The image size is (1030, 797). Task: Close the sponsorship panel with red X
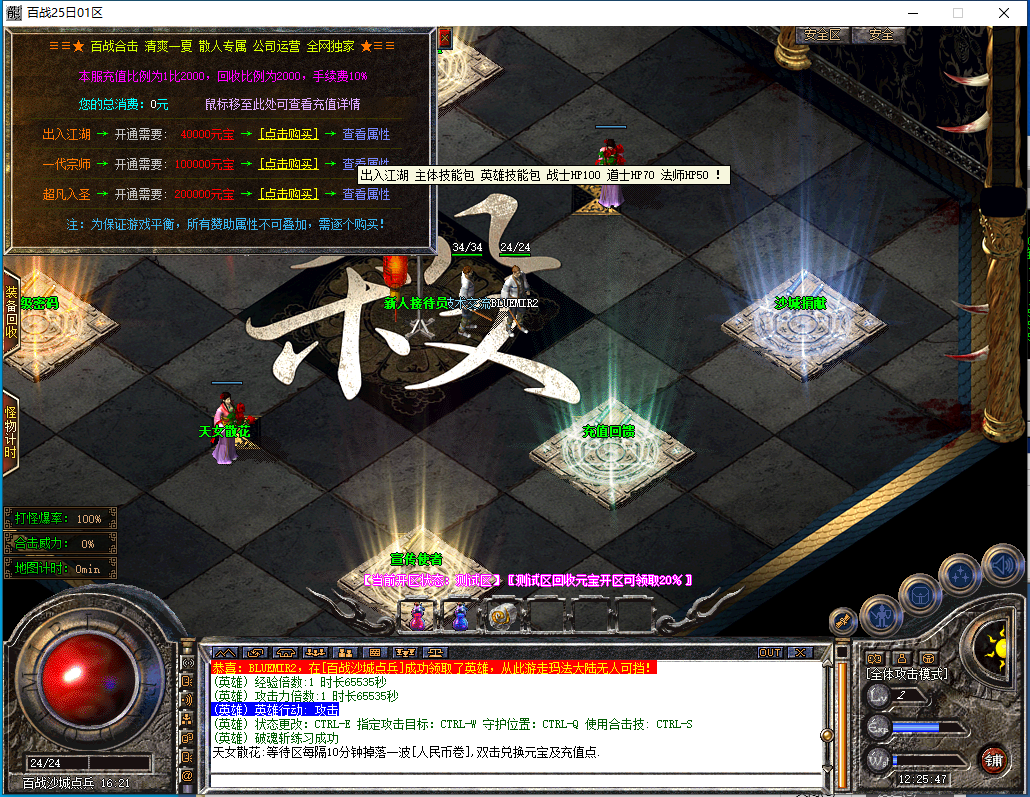point(444,38)
